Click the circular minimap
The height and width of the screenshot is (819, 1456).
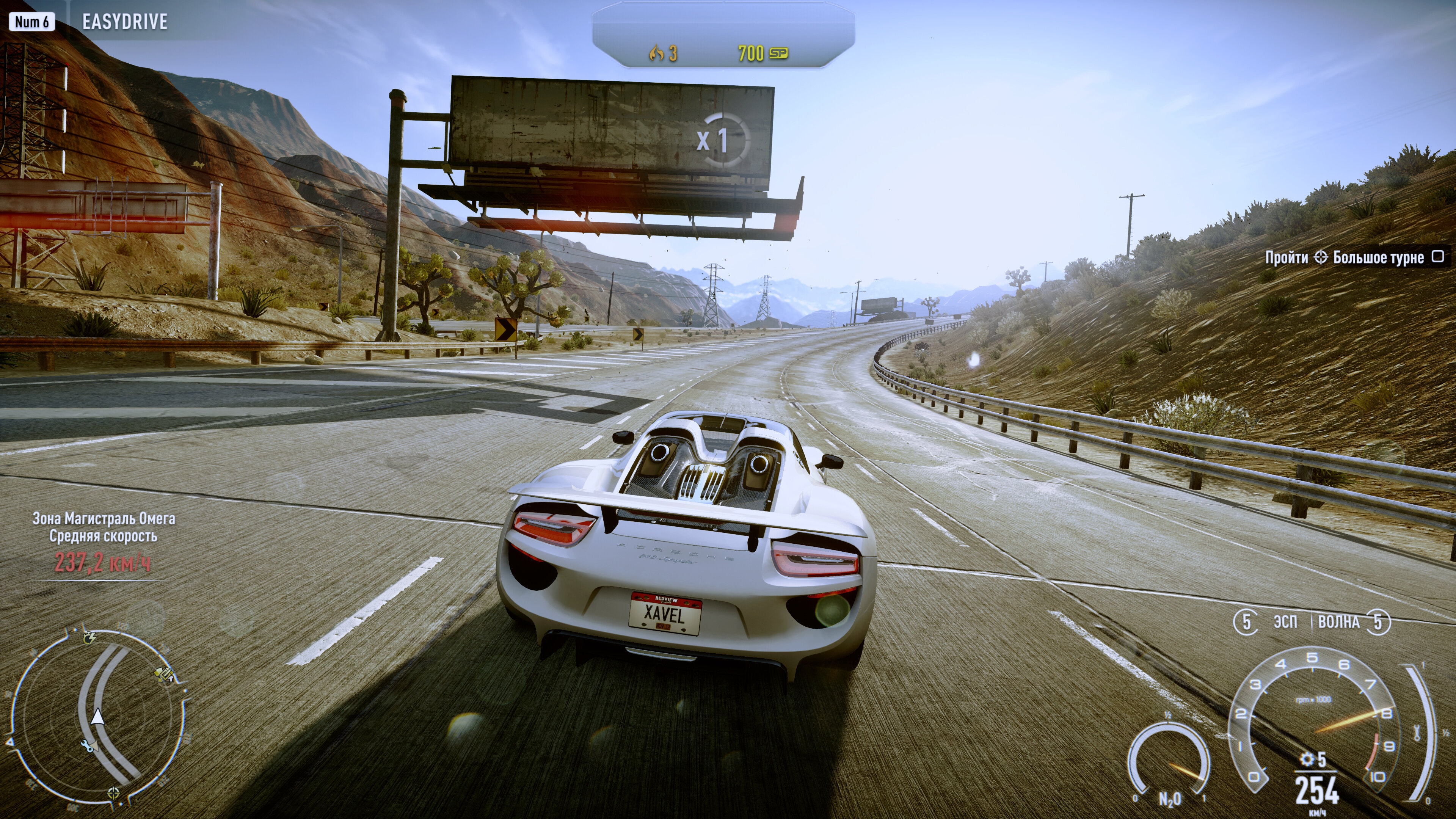coord(97,717)
